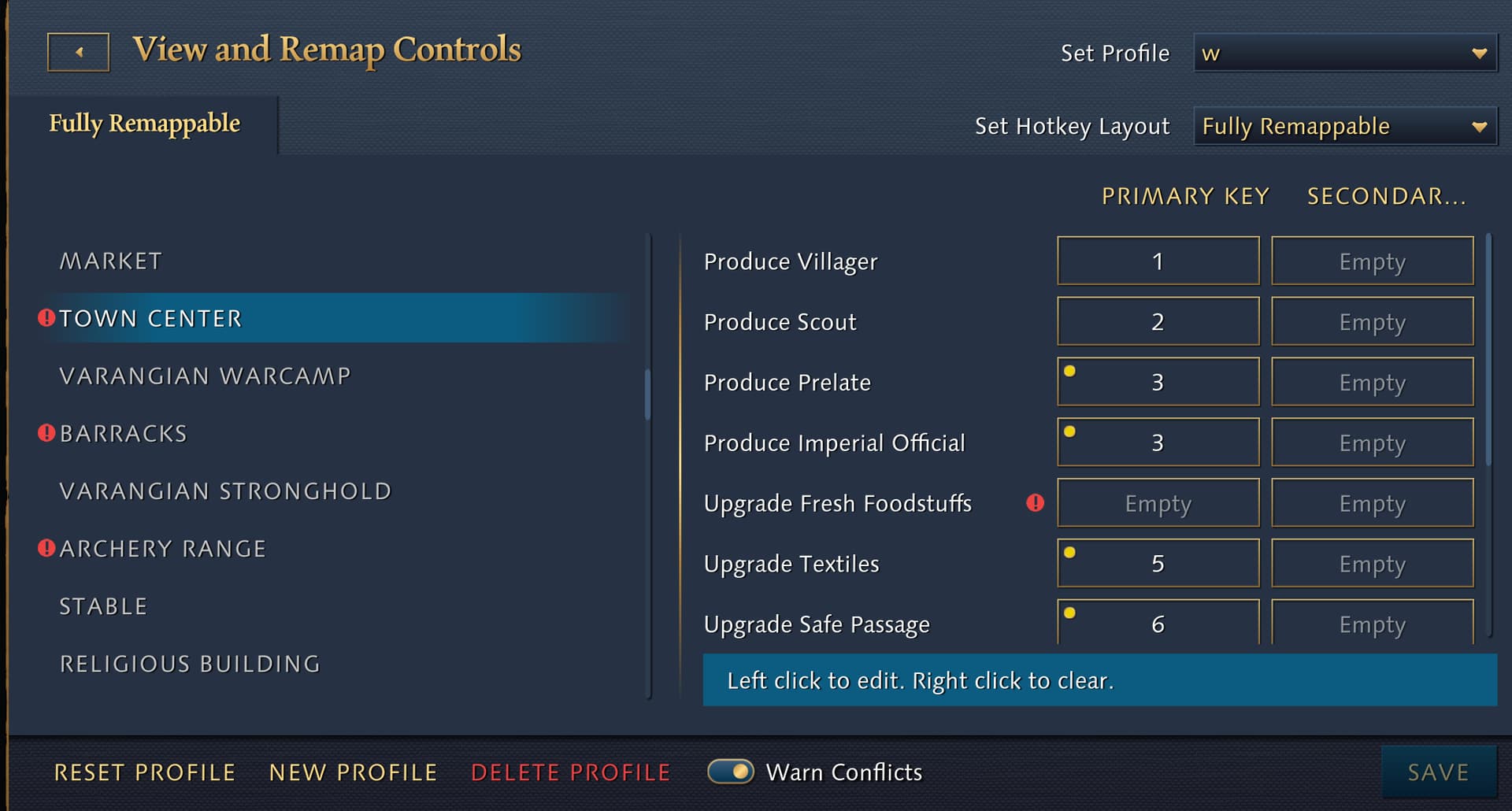Choose the Varangian Warcamp category
Viewport: 1512px width, 811px height.
click(x=205, y=376)
